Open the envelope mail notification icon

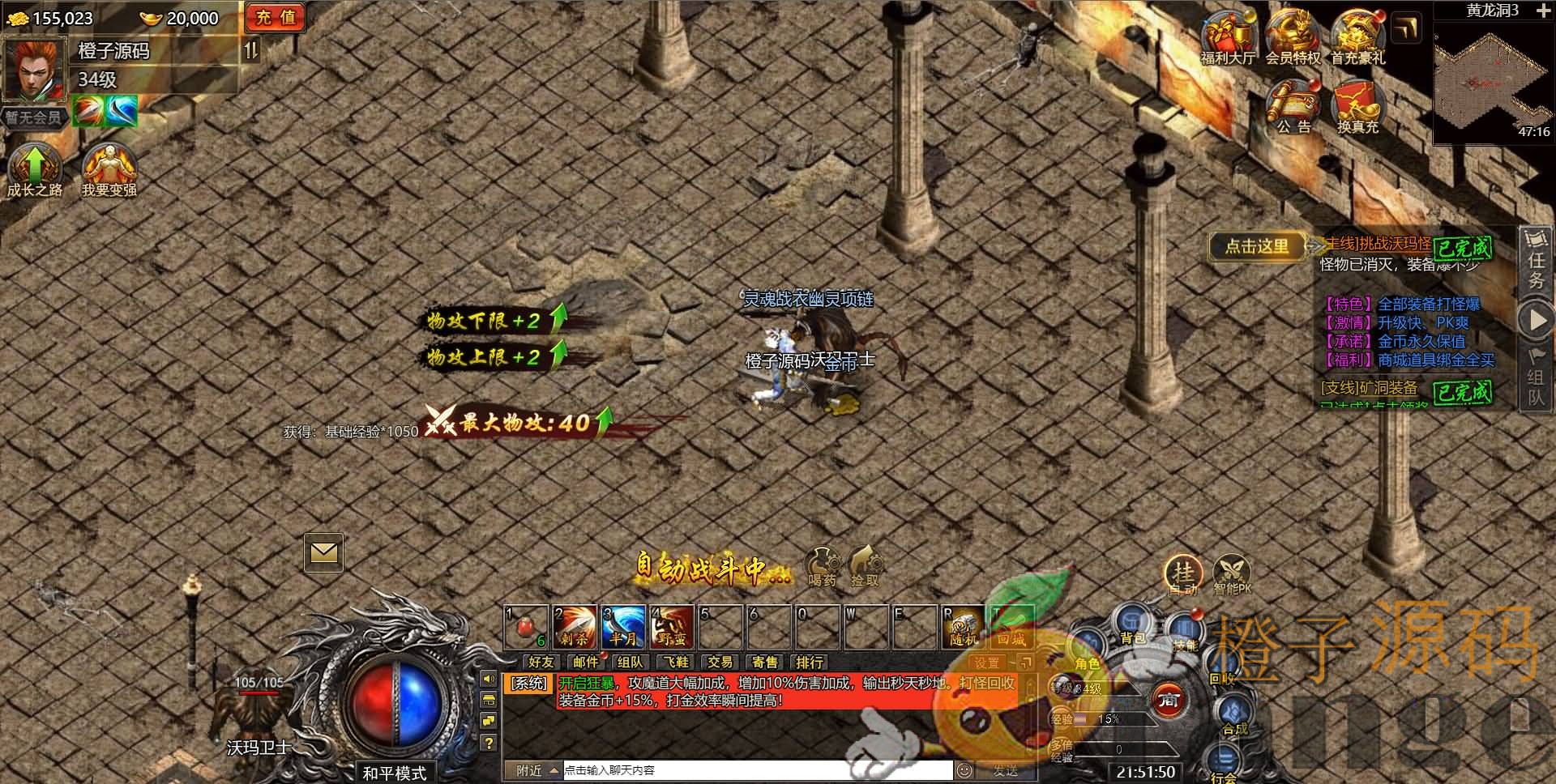[x=323, y=553]
